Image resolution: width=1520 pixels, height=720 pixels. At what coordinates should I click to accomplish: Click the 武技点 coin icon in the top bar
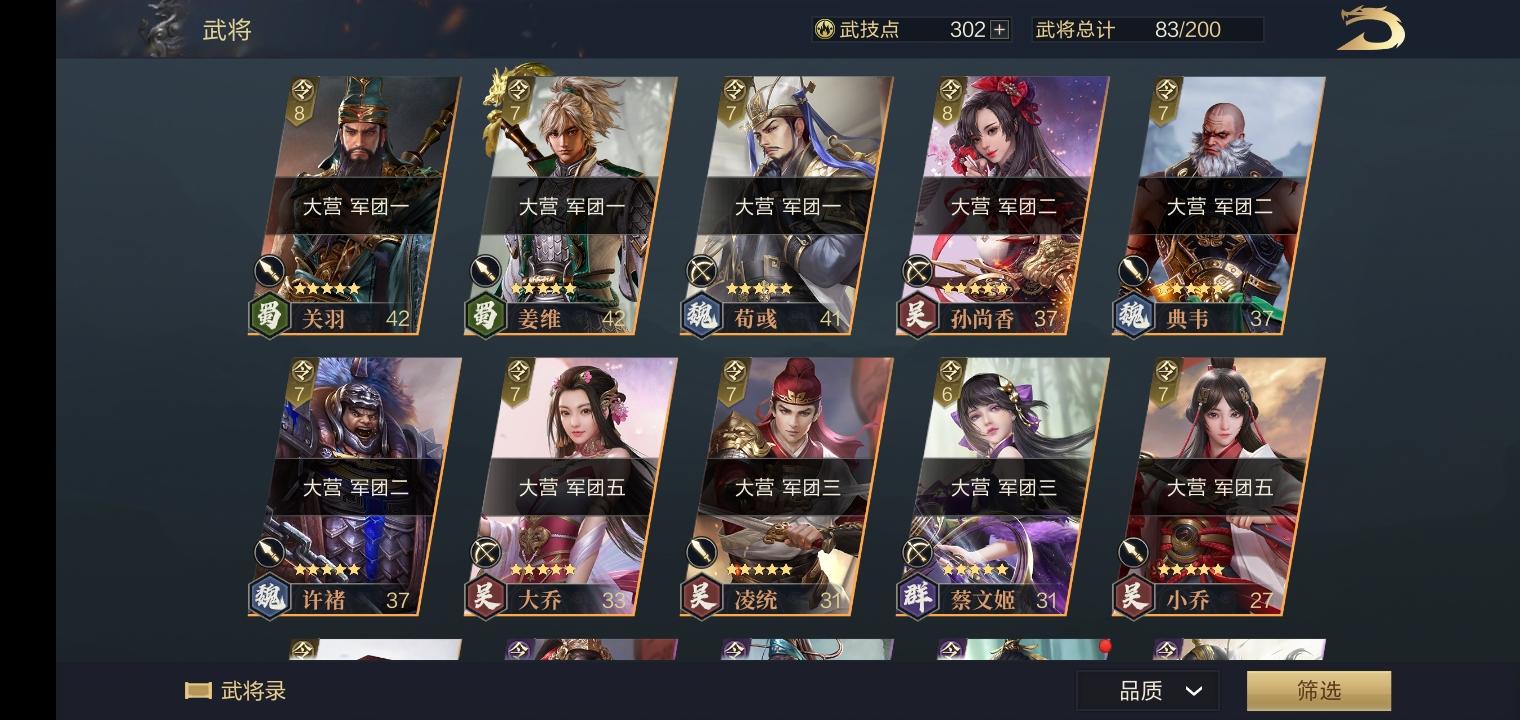pyautogui.click(x=827, y=29)
